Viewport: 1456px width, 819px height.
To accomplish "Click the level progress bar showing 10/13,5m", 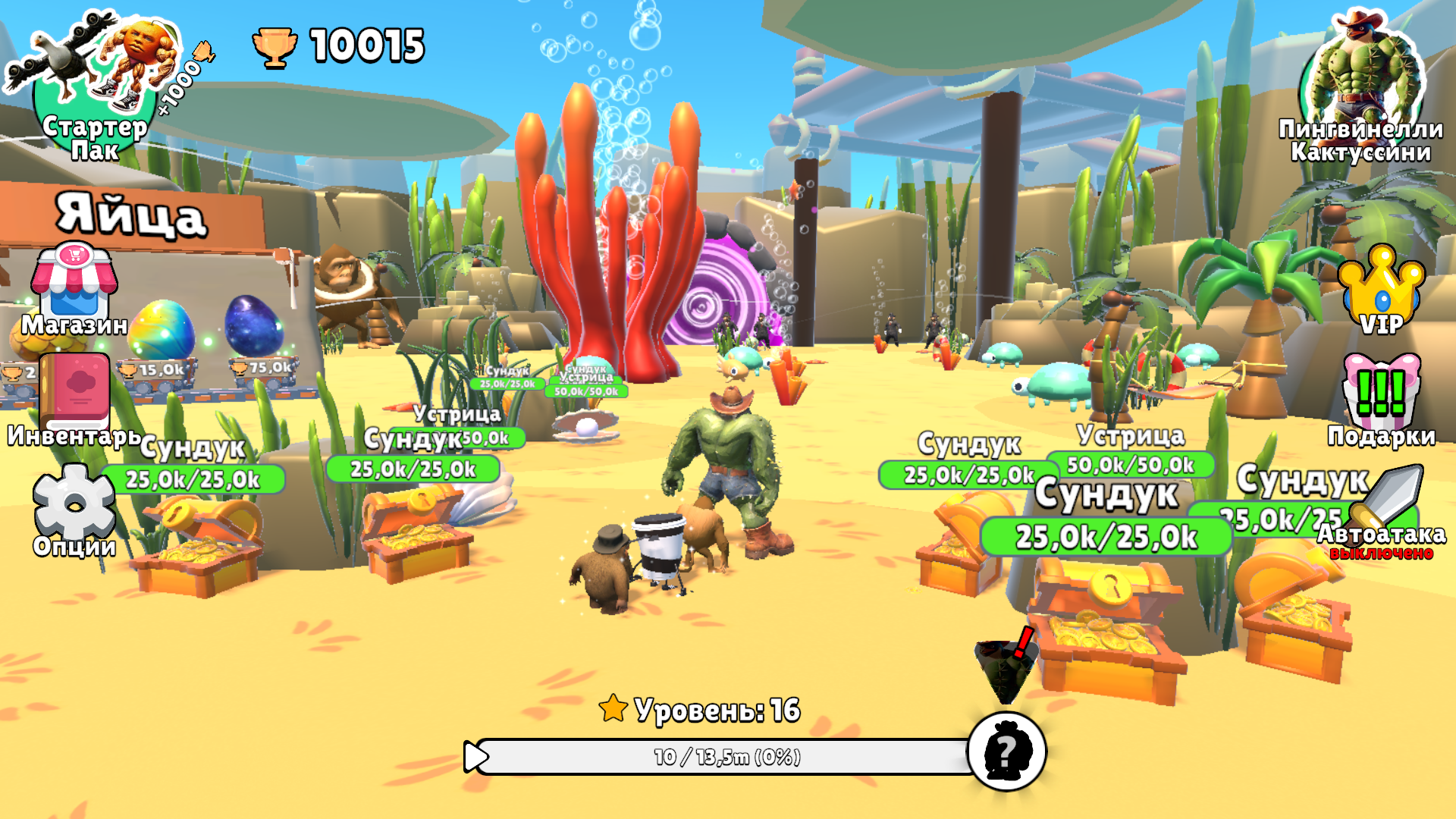I will coord(728,755).
